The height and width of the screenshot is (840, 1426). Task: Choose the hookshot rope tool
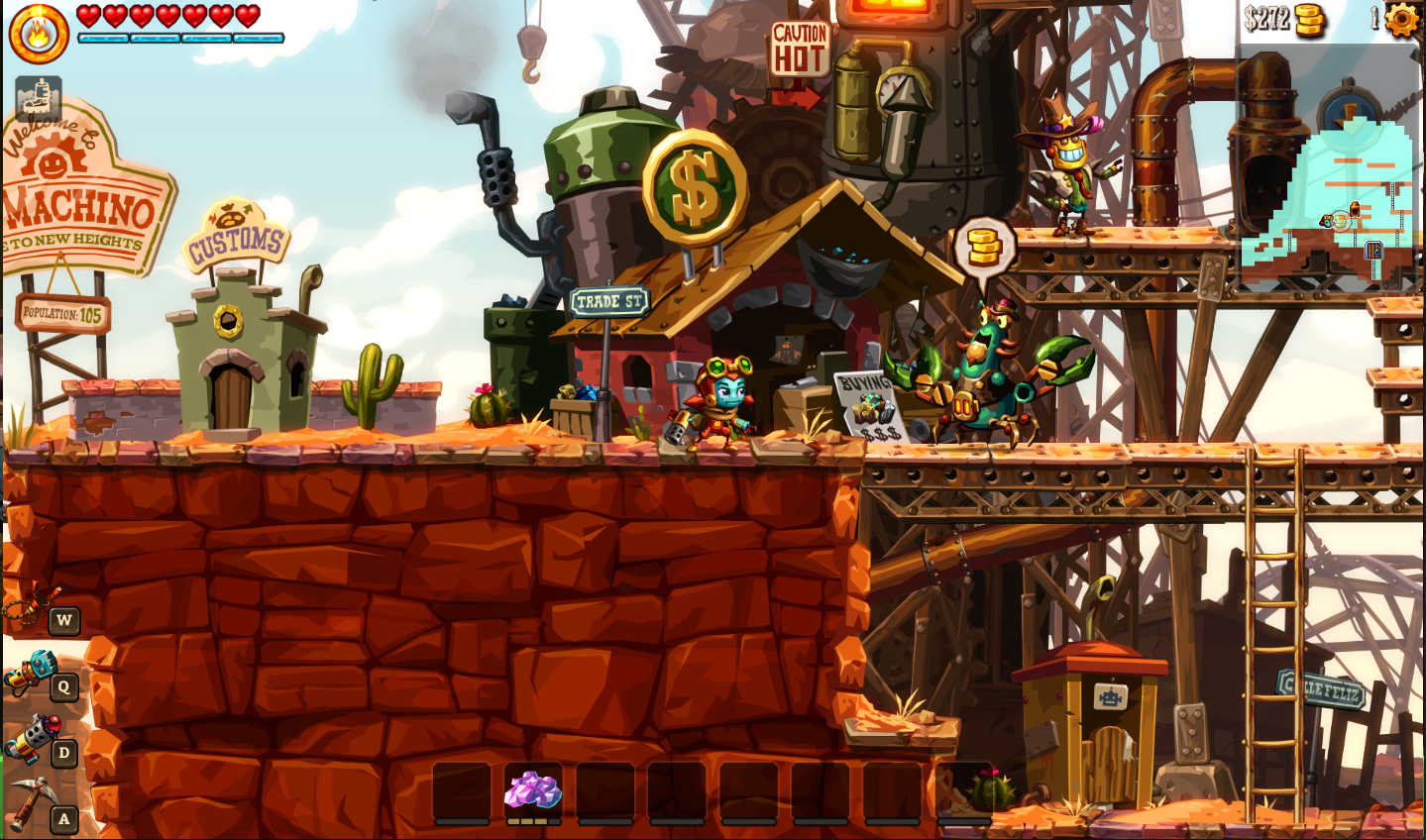point(33,604)
